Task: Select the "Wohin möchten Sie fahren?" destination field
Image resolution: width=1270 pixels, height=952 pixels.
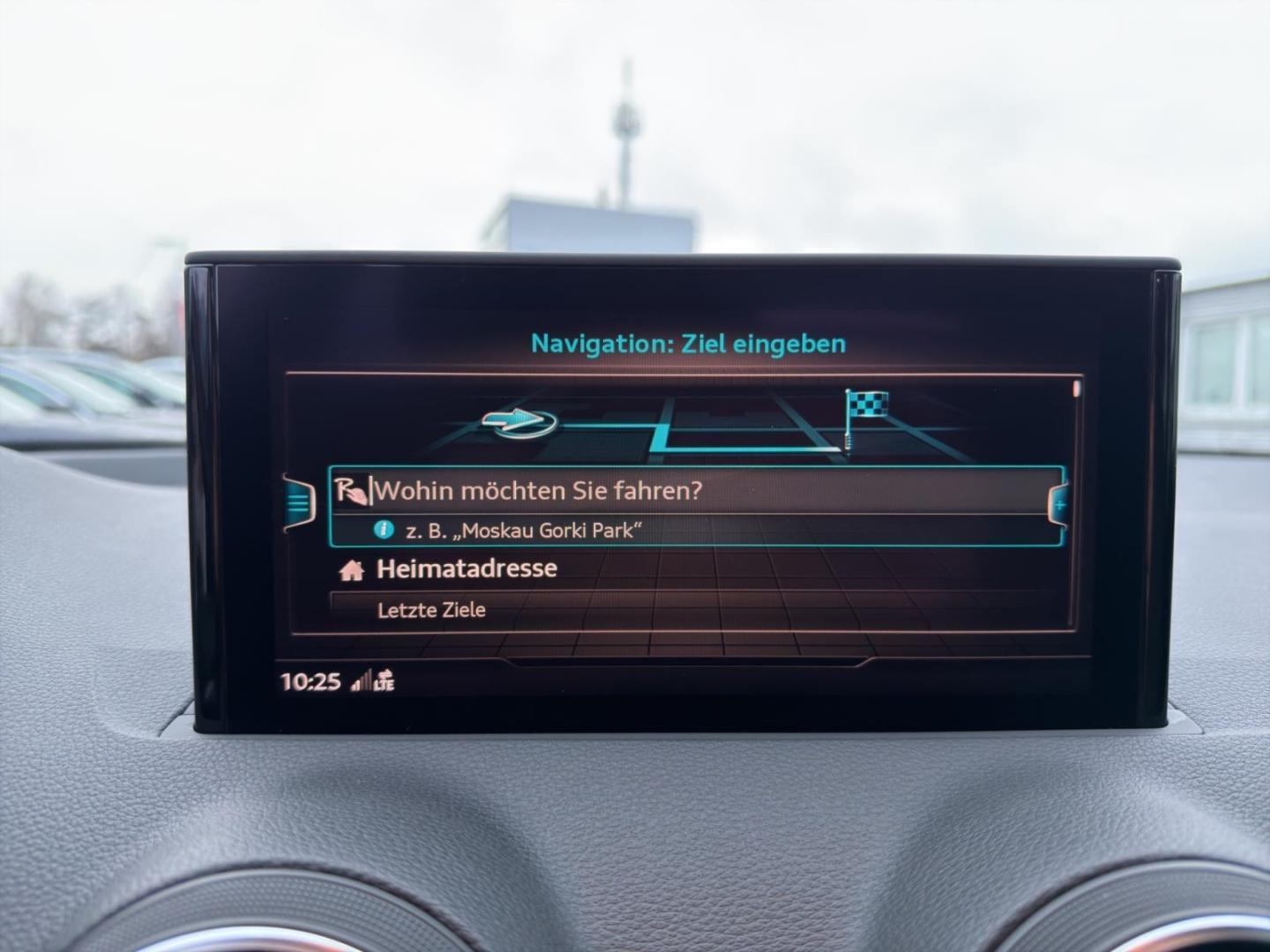Action: [538, 490]
